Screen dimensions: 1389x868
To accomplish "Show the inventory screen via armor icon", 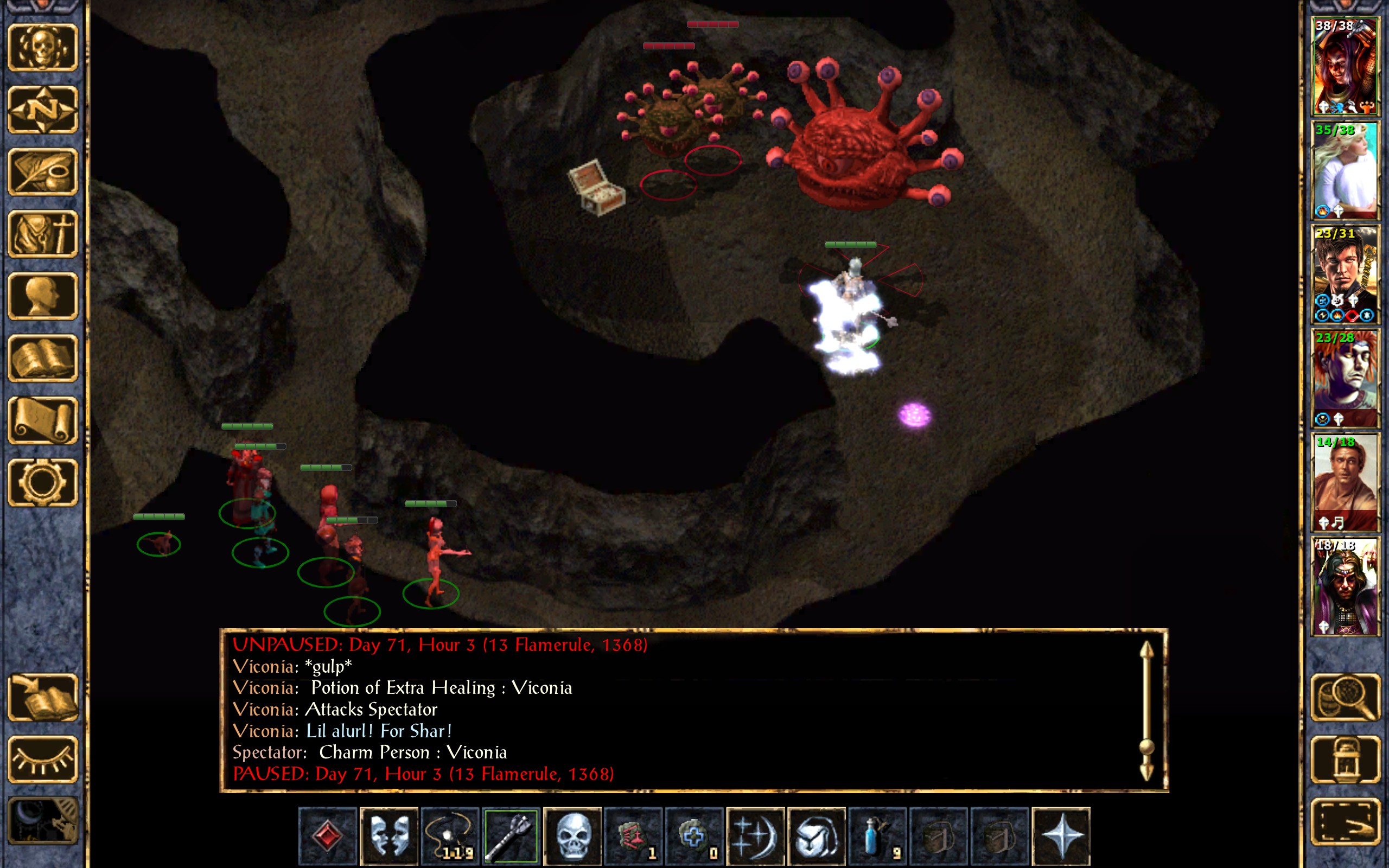I will point(42,234).
